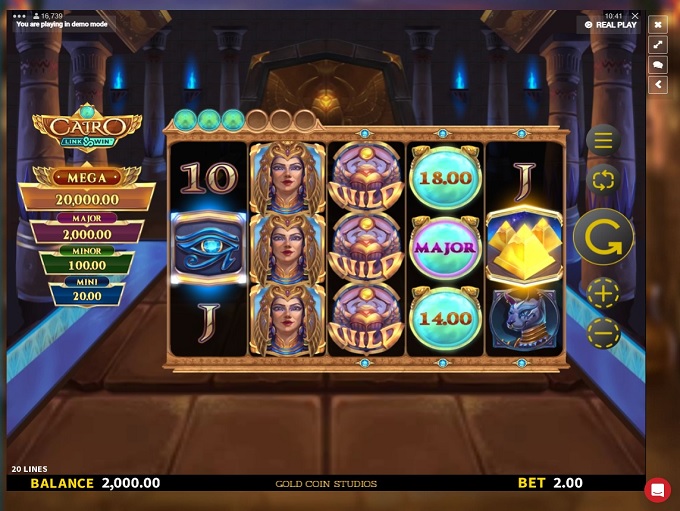Decrease the bet with the minus button

tap(603, 333)
